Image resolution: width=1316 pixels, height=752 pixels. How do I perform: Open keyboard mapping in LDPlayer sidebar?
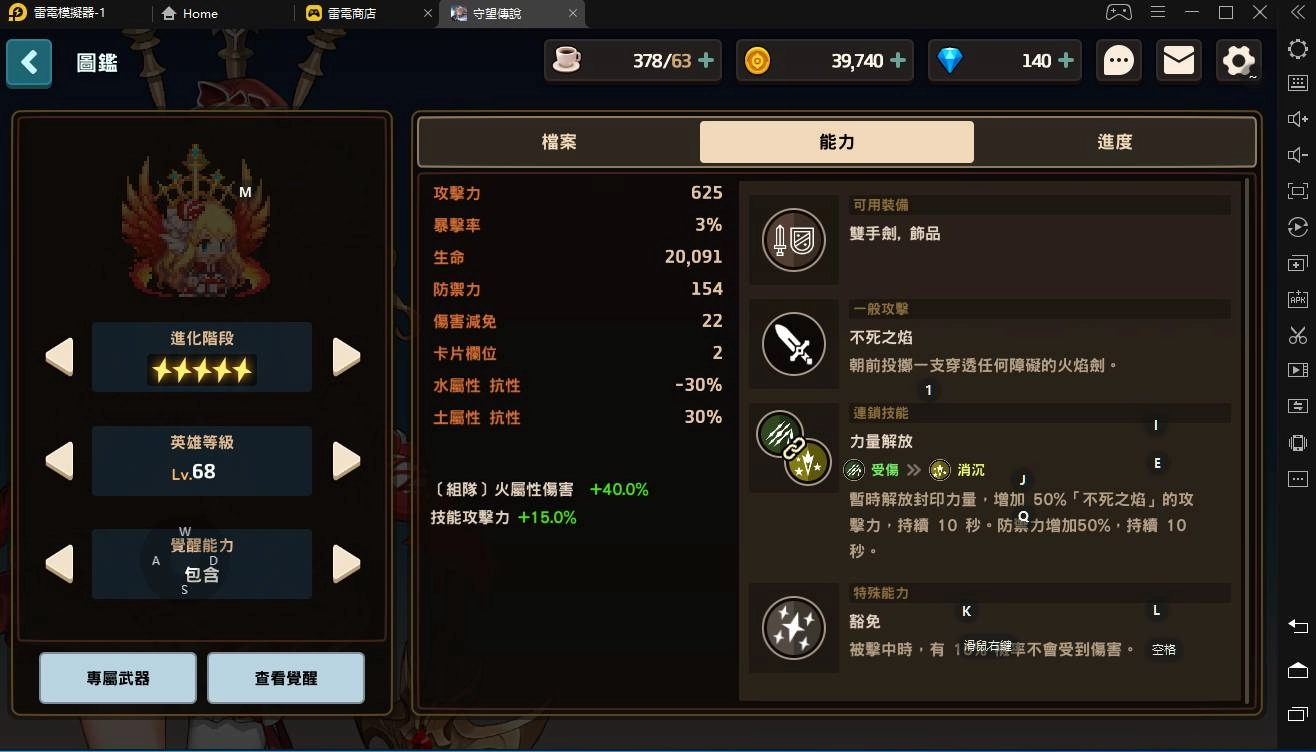[x=1297, y=83]
